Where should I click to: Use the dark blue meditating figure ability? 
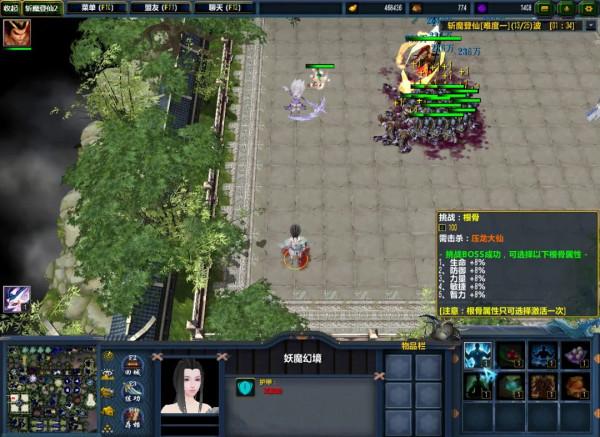click(x=543, y=355)
